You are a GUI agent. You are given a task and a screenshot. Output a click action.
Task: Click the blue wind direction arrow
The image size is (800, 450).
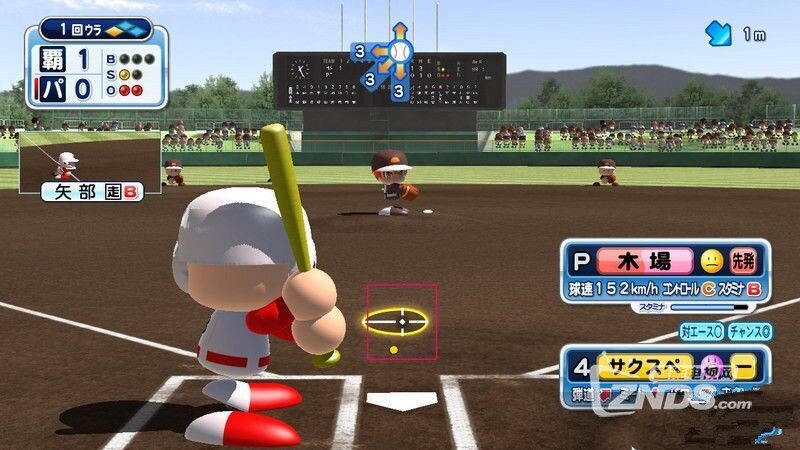tap(719, 34)
